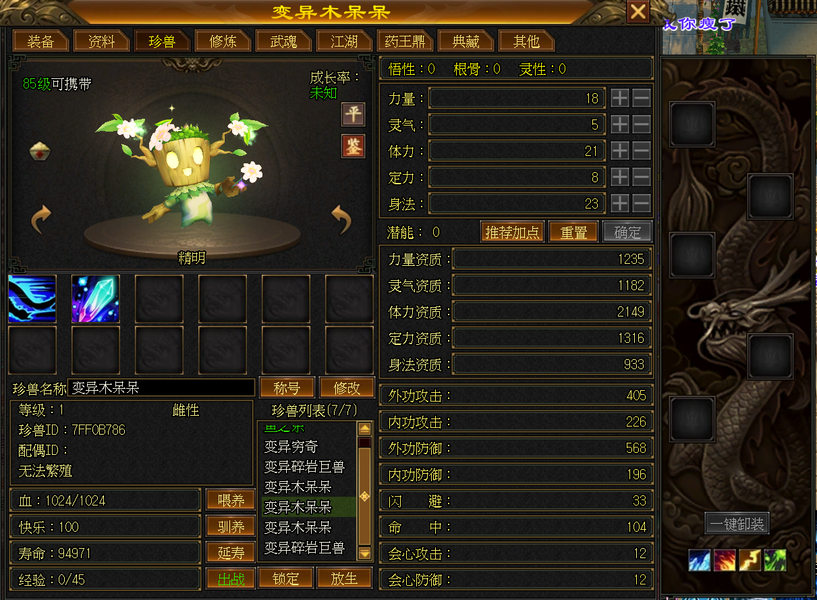Select the blue crystal skill icon
817x600 pixels.
tap(96, 299)
